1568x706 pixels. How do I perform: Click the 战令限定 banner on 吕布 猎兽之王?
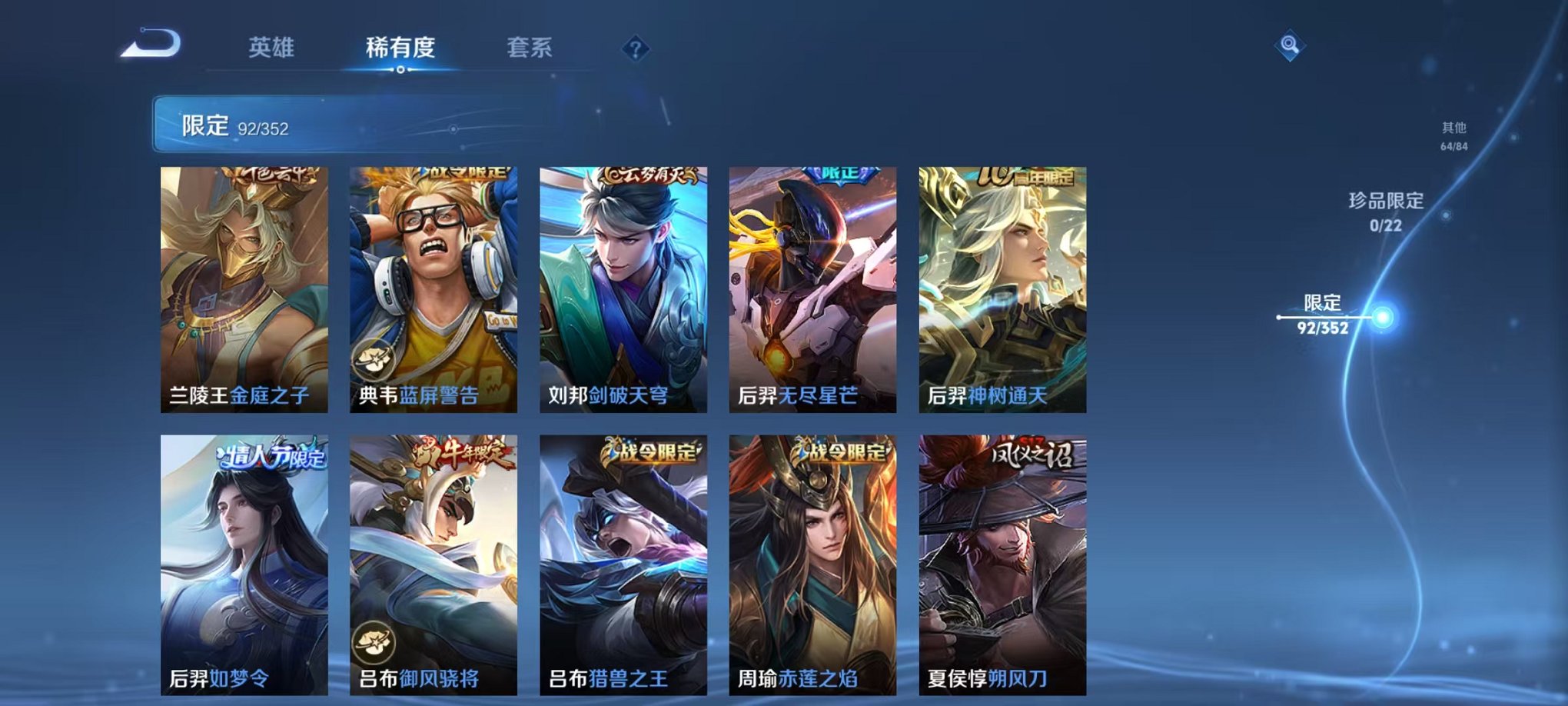point(652,453)
